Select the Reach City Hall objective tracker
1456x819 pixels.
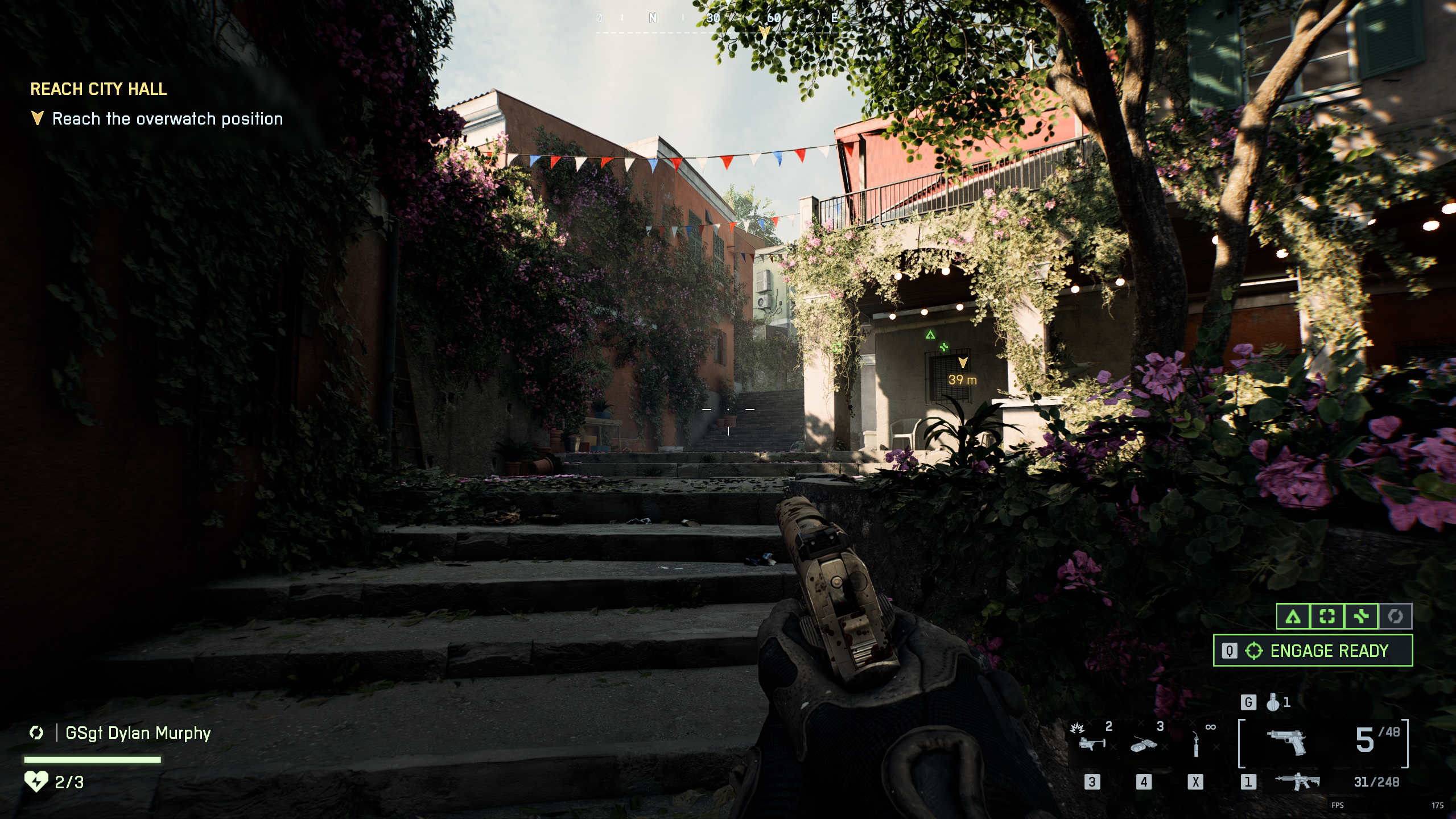click(98, 89)
